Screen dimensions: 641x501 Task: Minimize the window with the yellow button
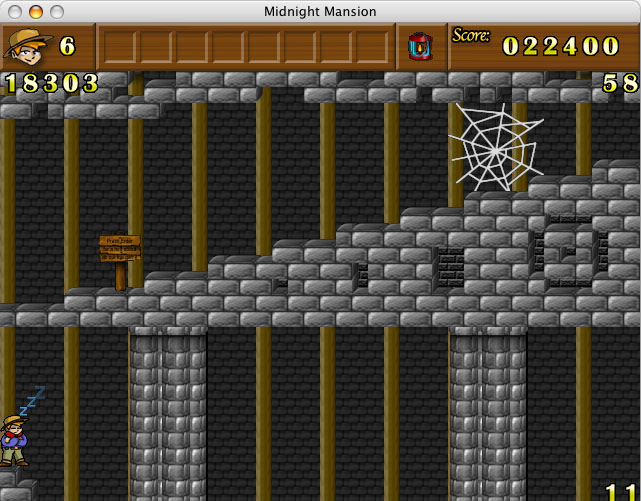point(35,12)
